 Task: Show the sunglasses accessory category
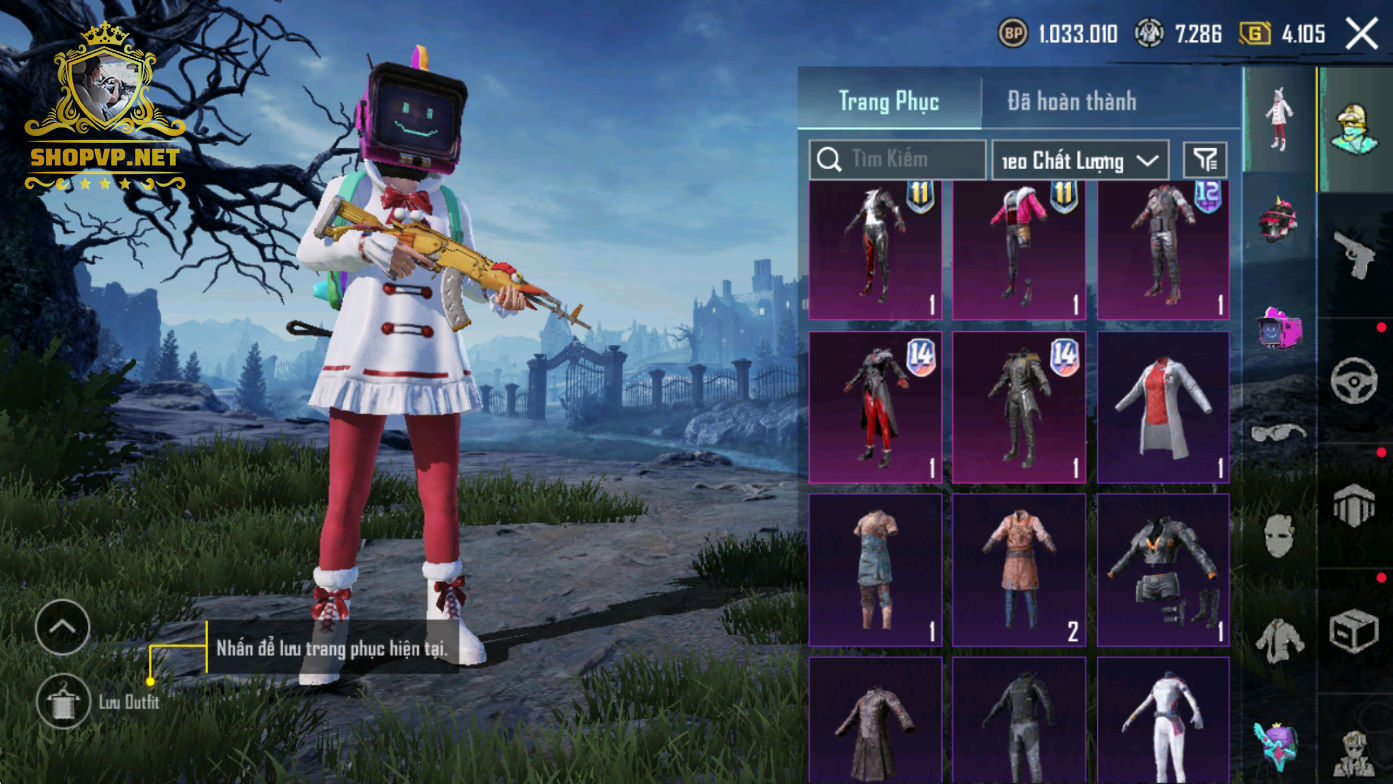[1279, 432]
